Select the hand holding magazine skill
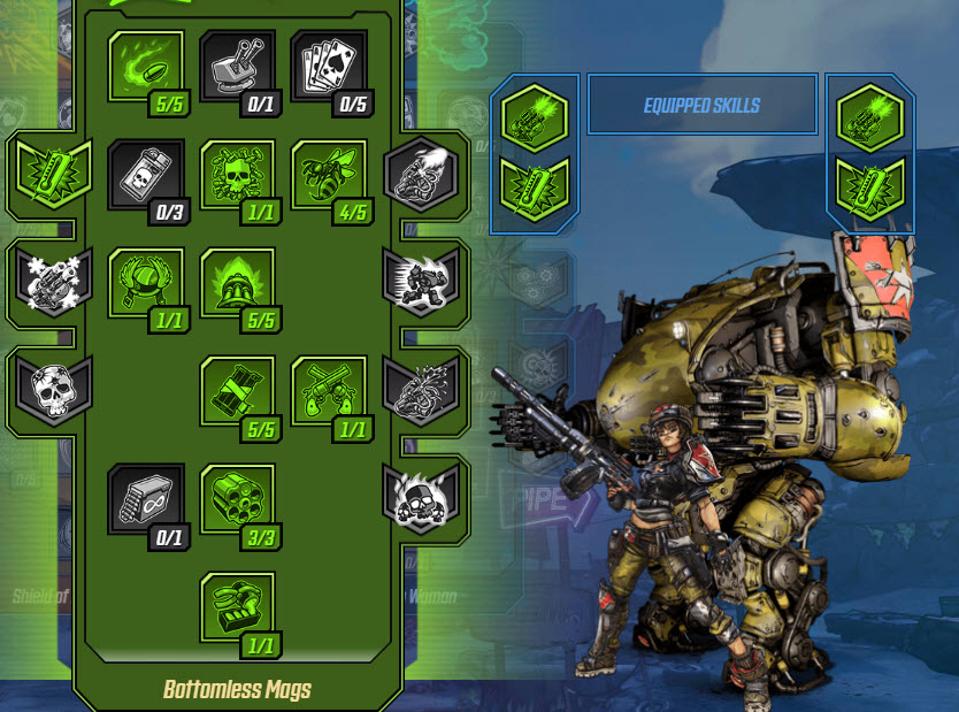Image resolution: width=959 pixels, height=712 pixels. click(237, 607)
